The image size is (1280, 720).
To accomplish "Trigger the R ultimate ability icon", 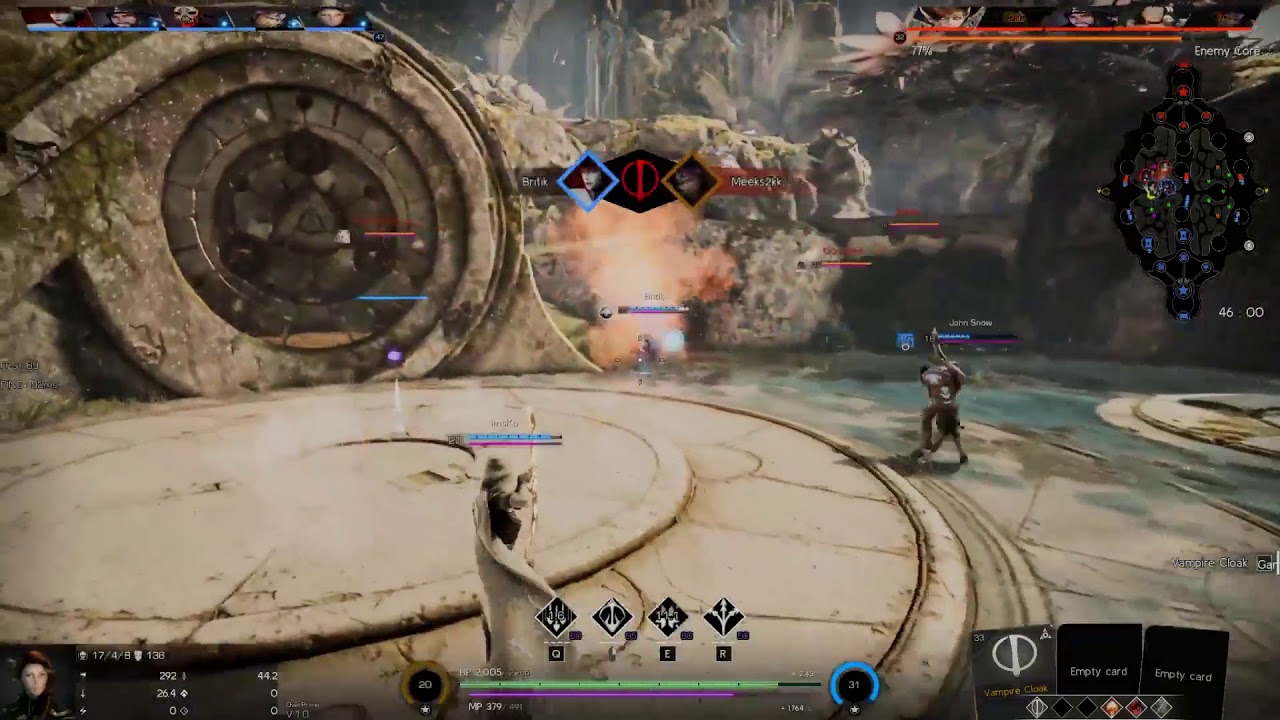I will (x=723, y=619).
